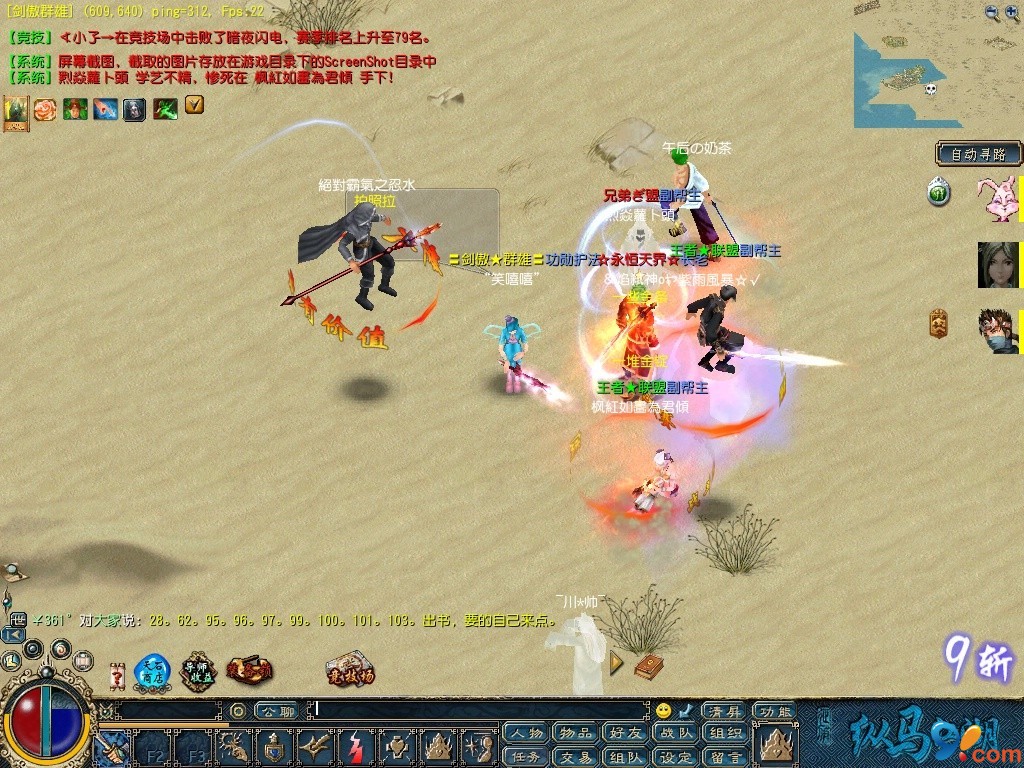Open the 交易 trade window

576,757
